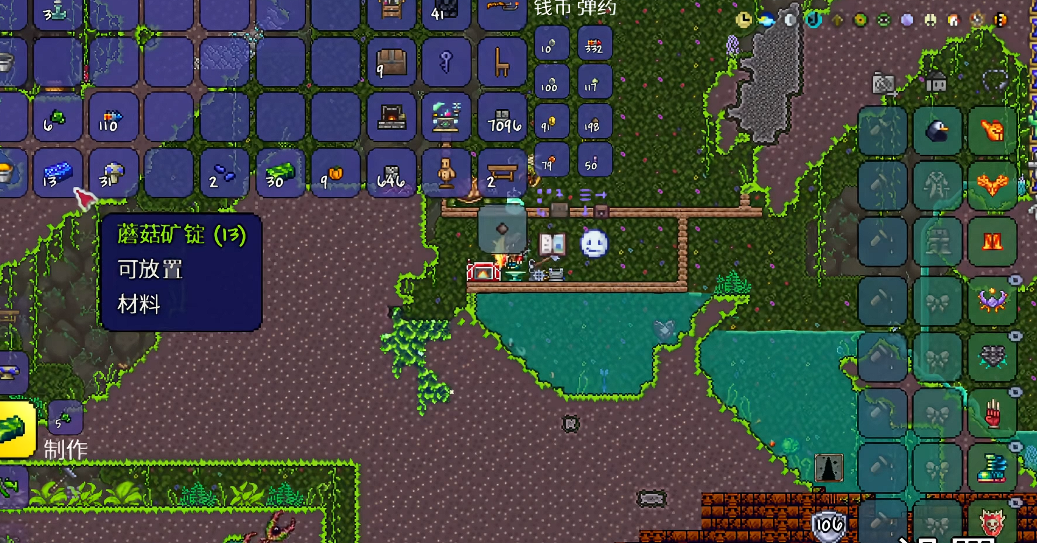
Task: Choose the alchemy station inventory slot
Action: (x=446, y=117)
